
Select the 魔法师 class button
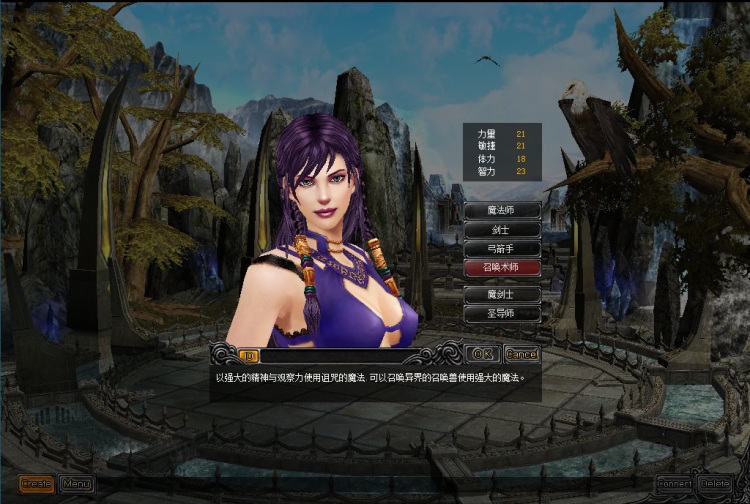point(502,210)
